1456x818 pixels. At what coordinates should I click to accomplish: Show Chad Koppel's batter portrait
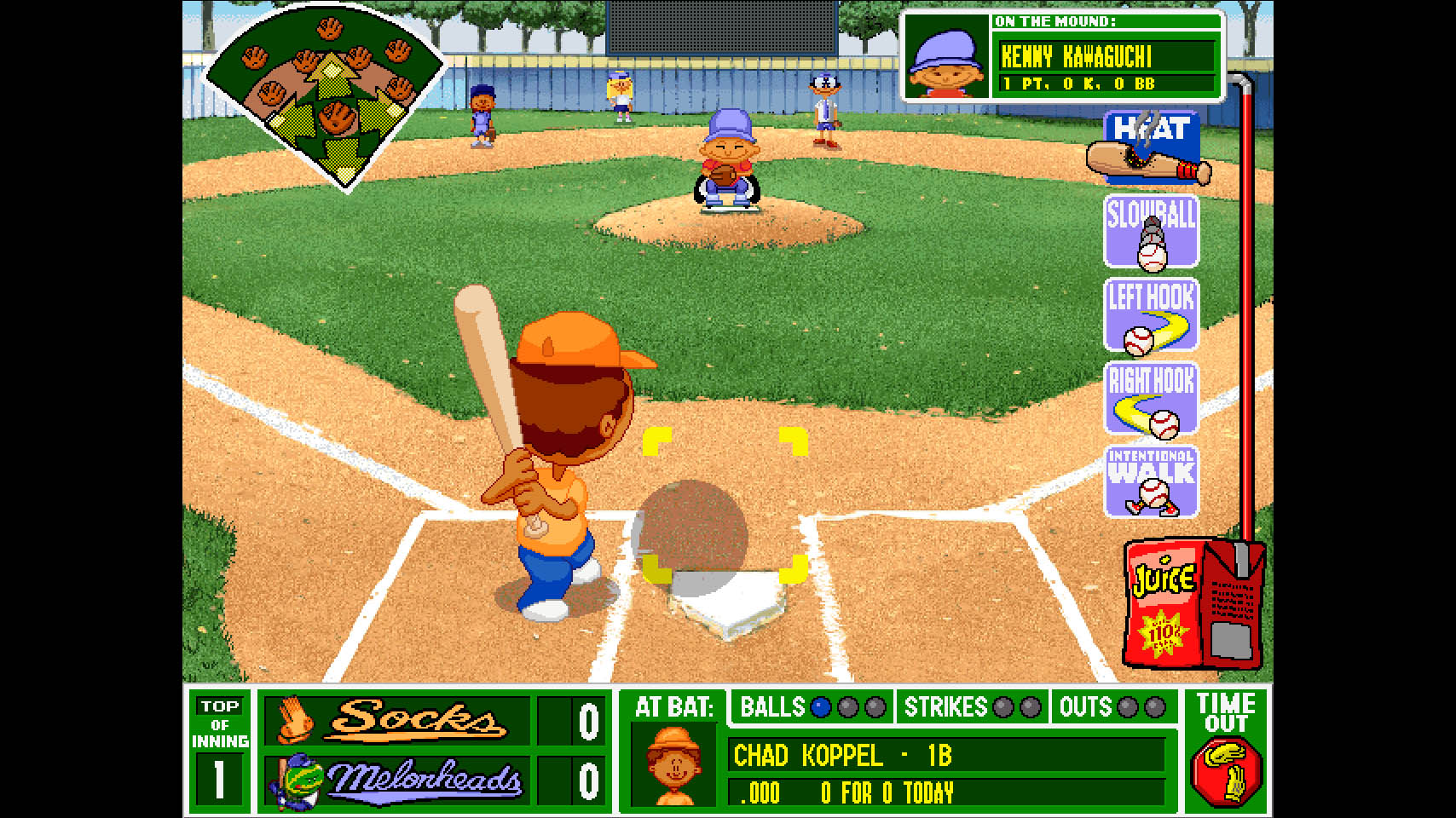(673, 764)
